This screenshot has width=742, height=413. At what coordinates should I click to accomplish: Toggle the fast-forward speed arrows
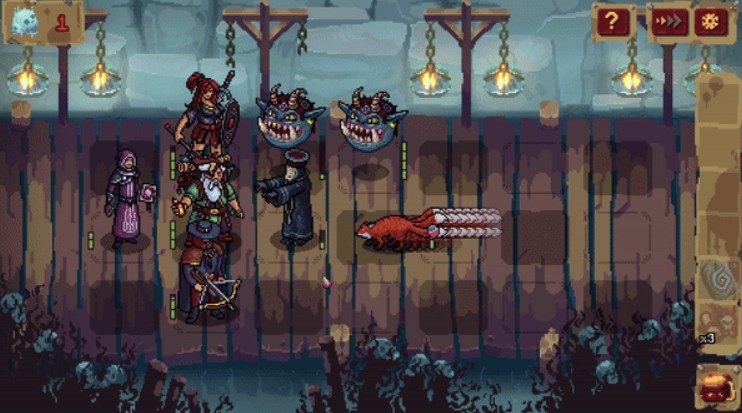(x=670, y=22)
